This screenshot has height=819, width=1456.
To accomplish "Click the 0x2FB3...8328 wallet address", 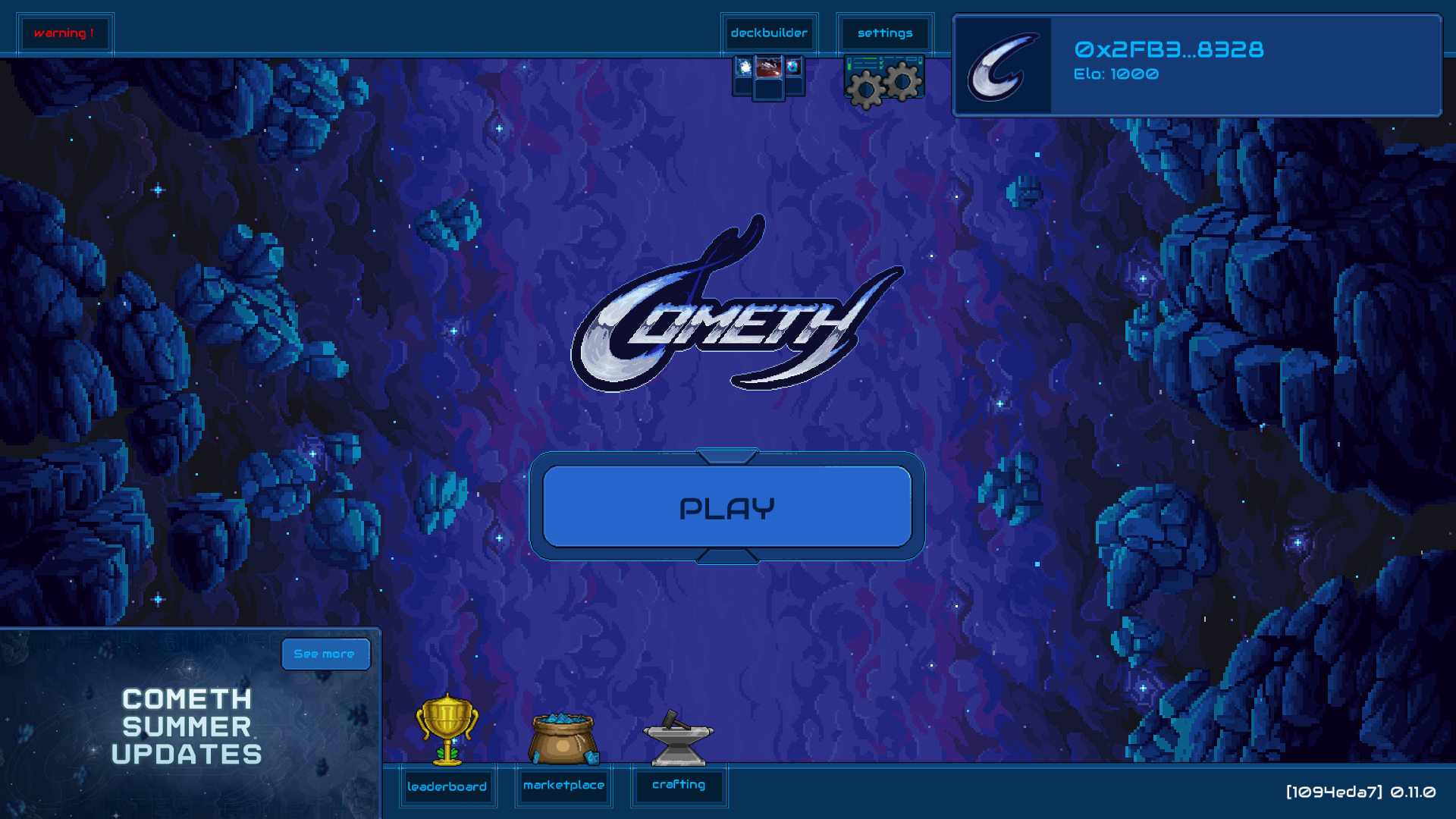I will pos(1168,50).
